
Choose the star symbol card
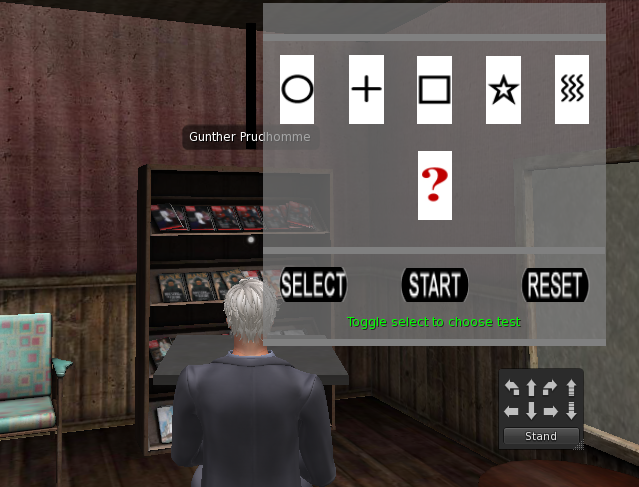pyautogui.click(x=503, y=89)
